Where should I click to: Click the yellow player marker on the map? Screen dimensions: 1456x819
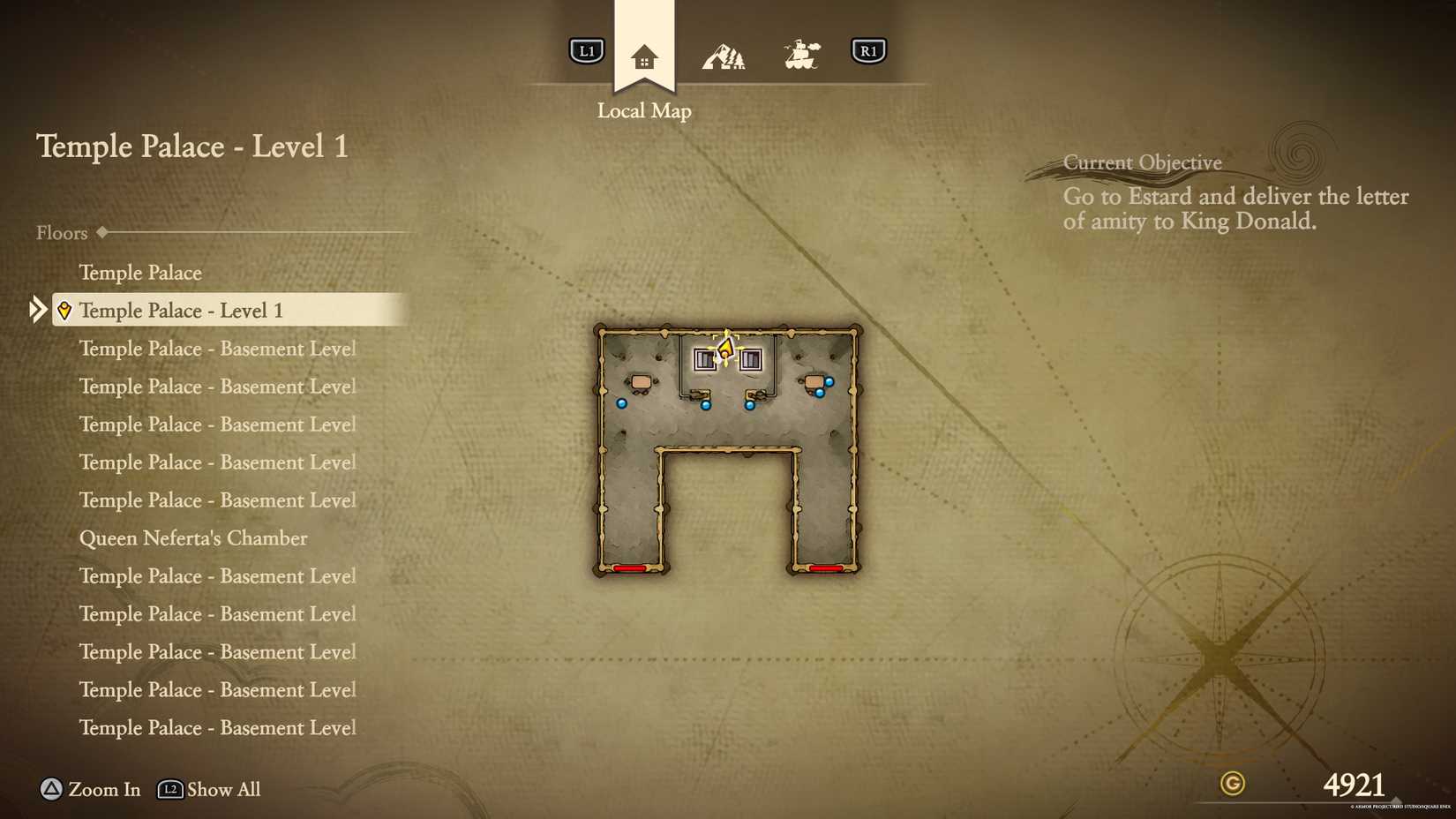pyautogui.click(x=725, y=350)
